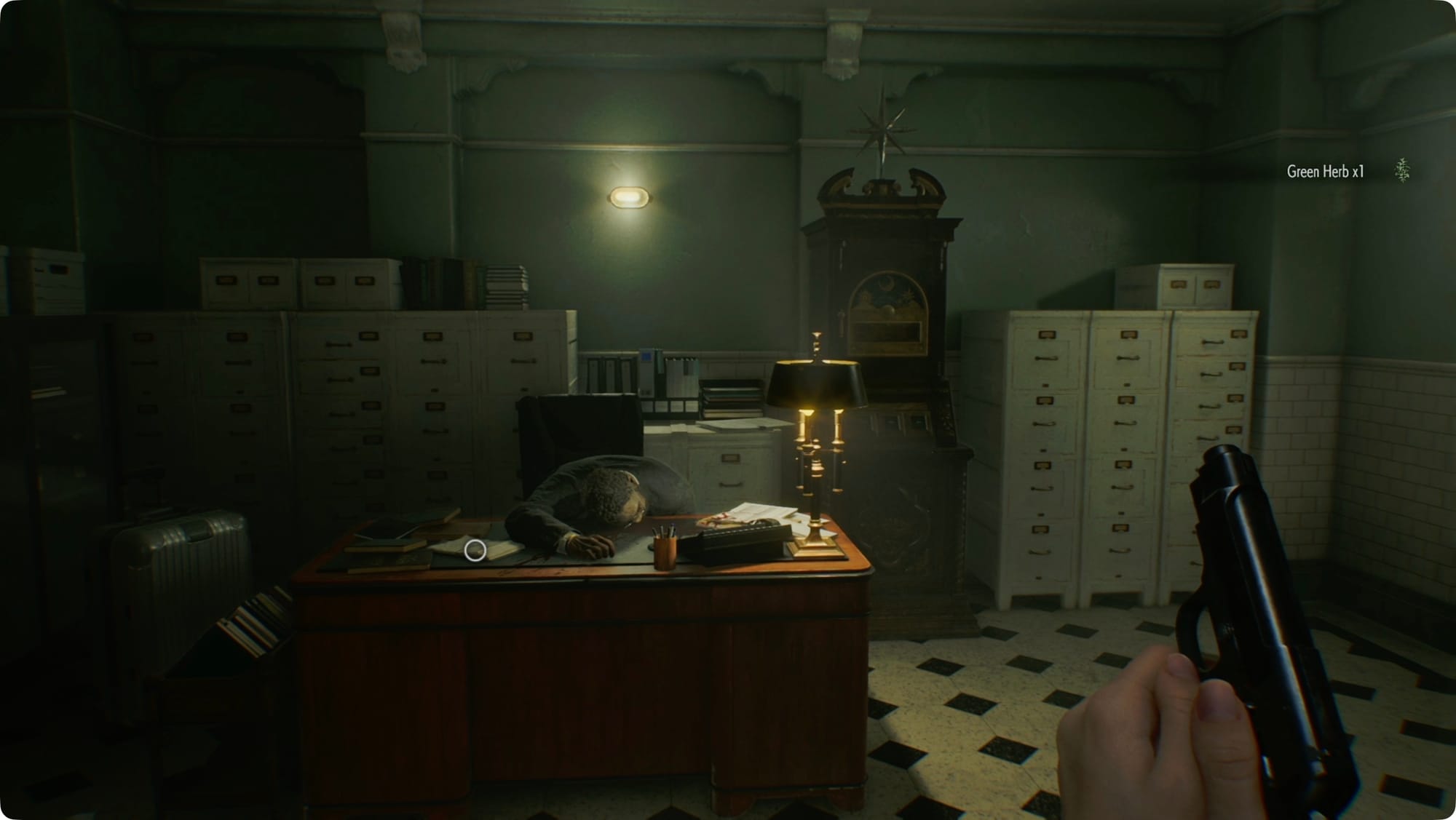
Task: Click the Green Herb pickup notification icon
Action: [1402, 171]
